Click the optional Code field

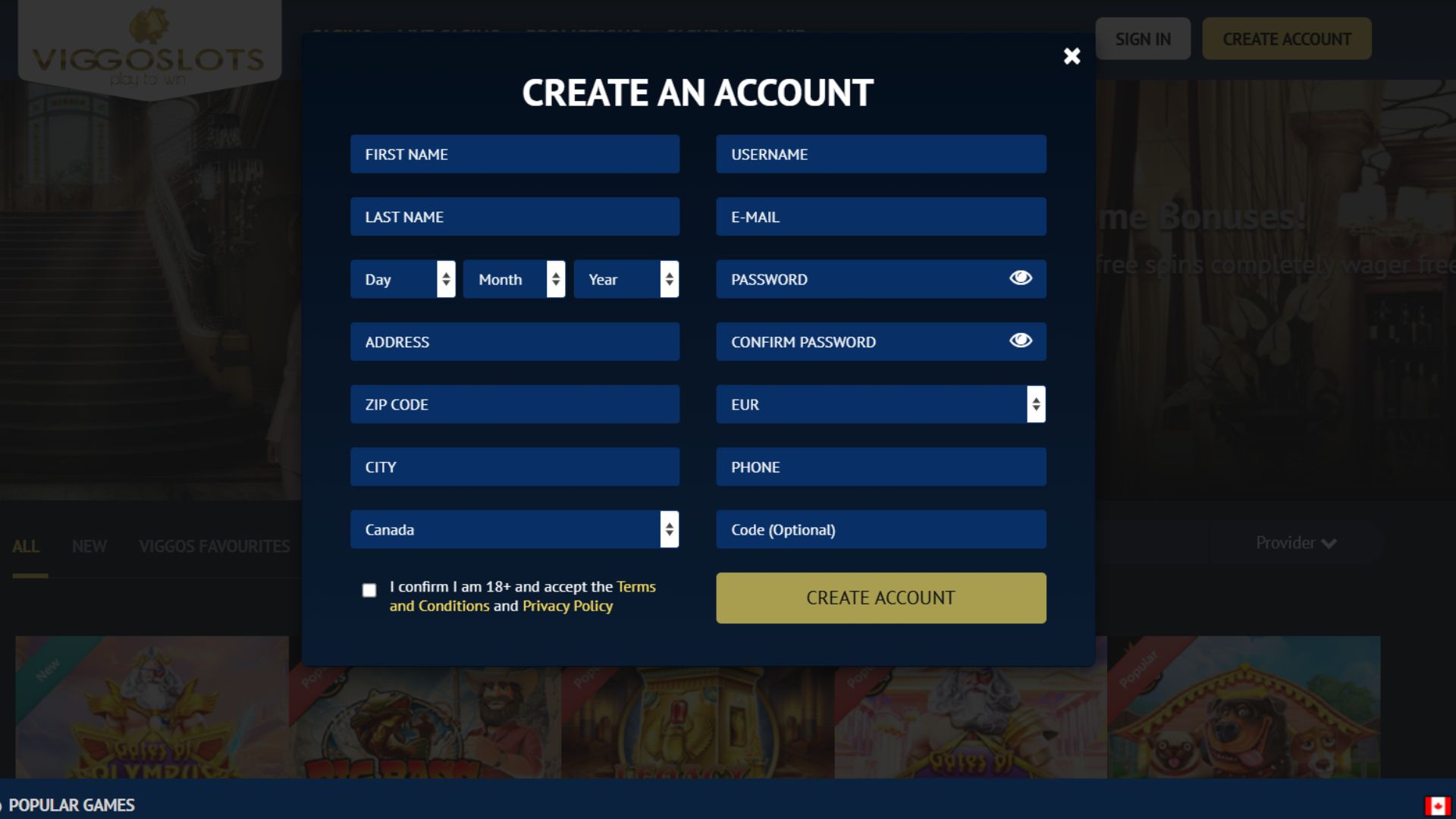coord(880,529)
